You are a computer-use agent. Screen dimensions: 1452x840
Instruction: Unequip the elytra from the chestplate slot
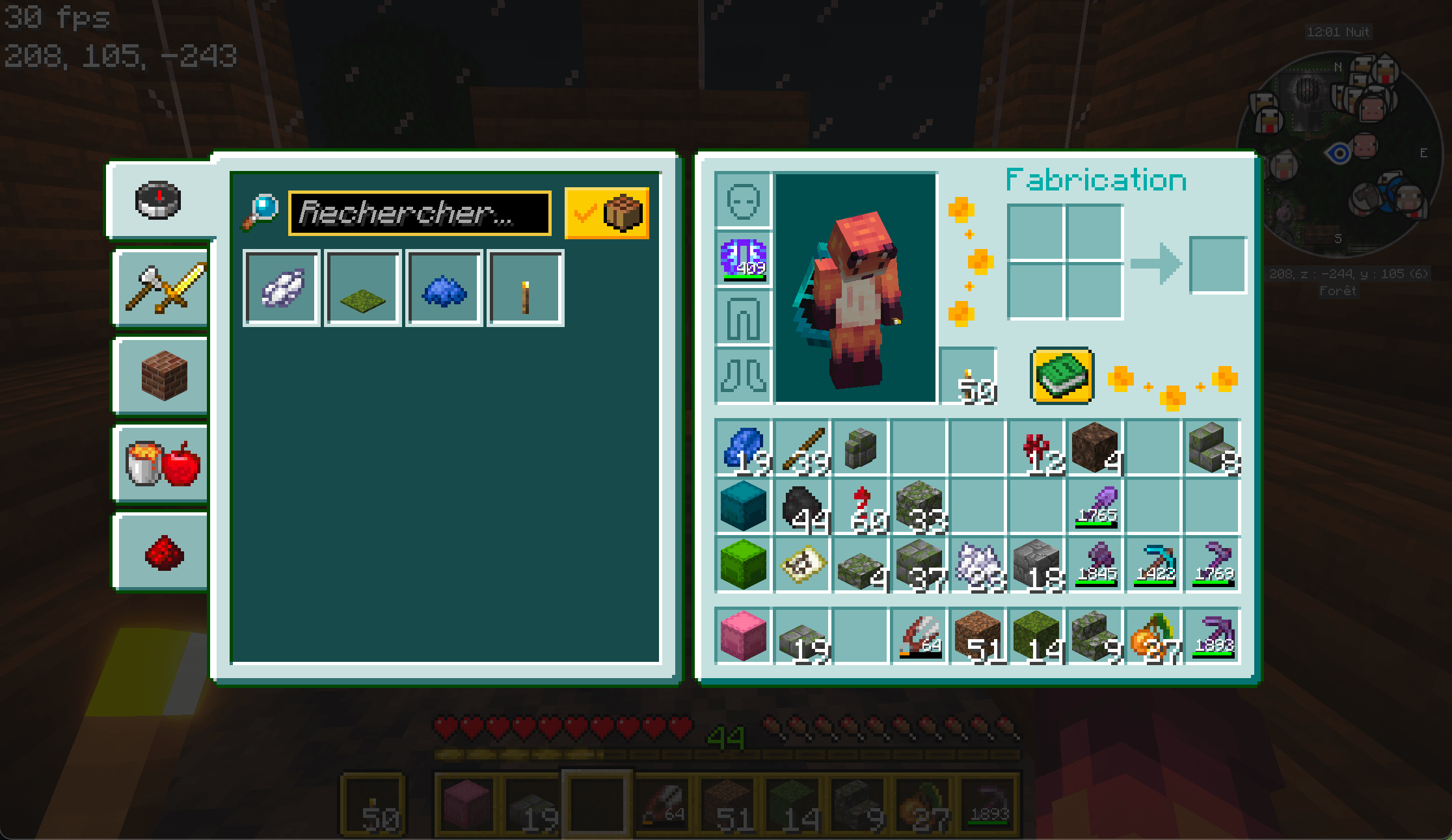pos(743,258)
